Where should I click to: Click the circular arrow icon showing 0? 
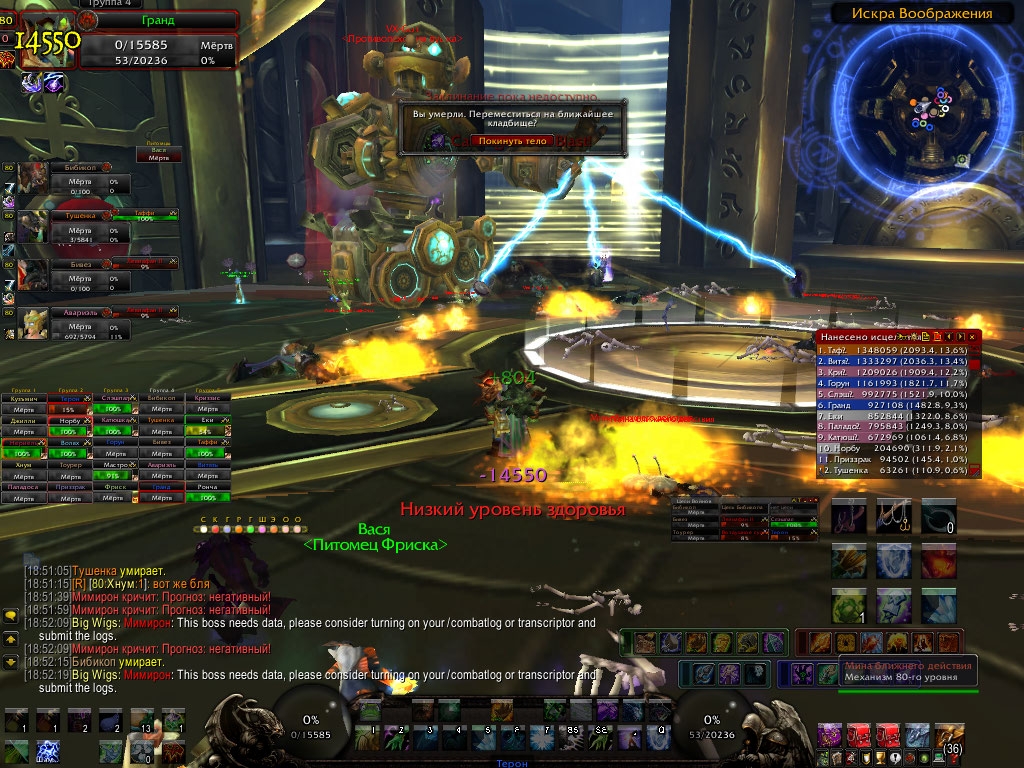coord(939,516)
